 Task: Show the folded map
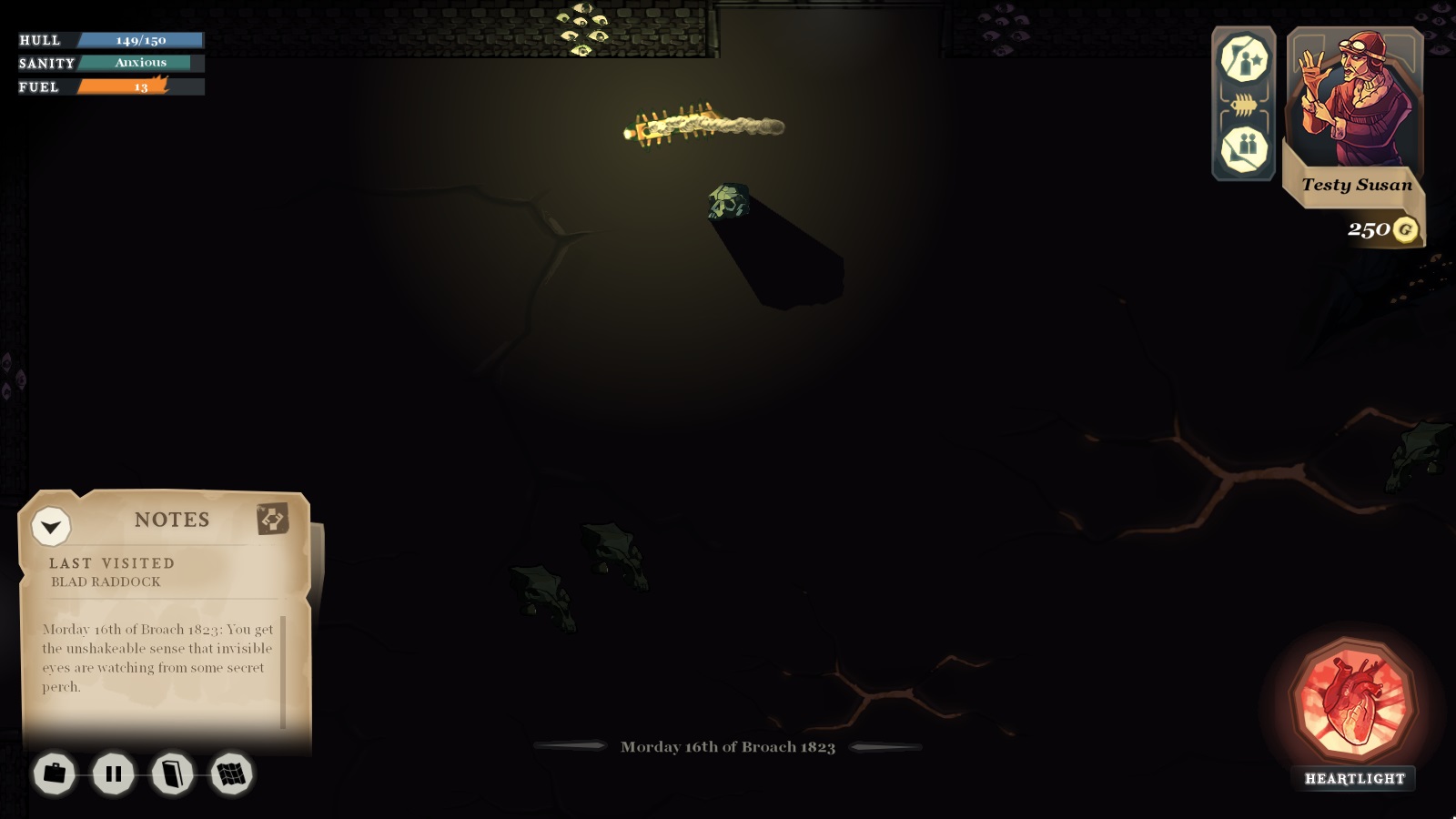pyautogui.click(x=231, y=773)
